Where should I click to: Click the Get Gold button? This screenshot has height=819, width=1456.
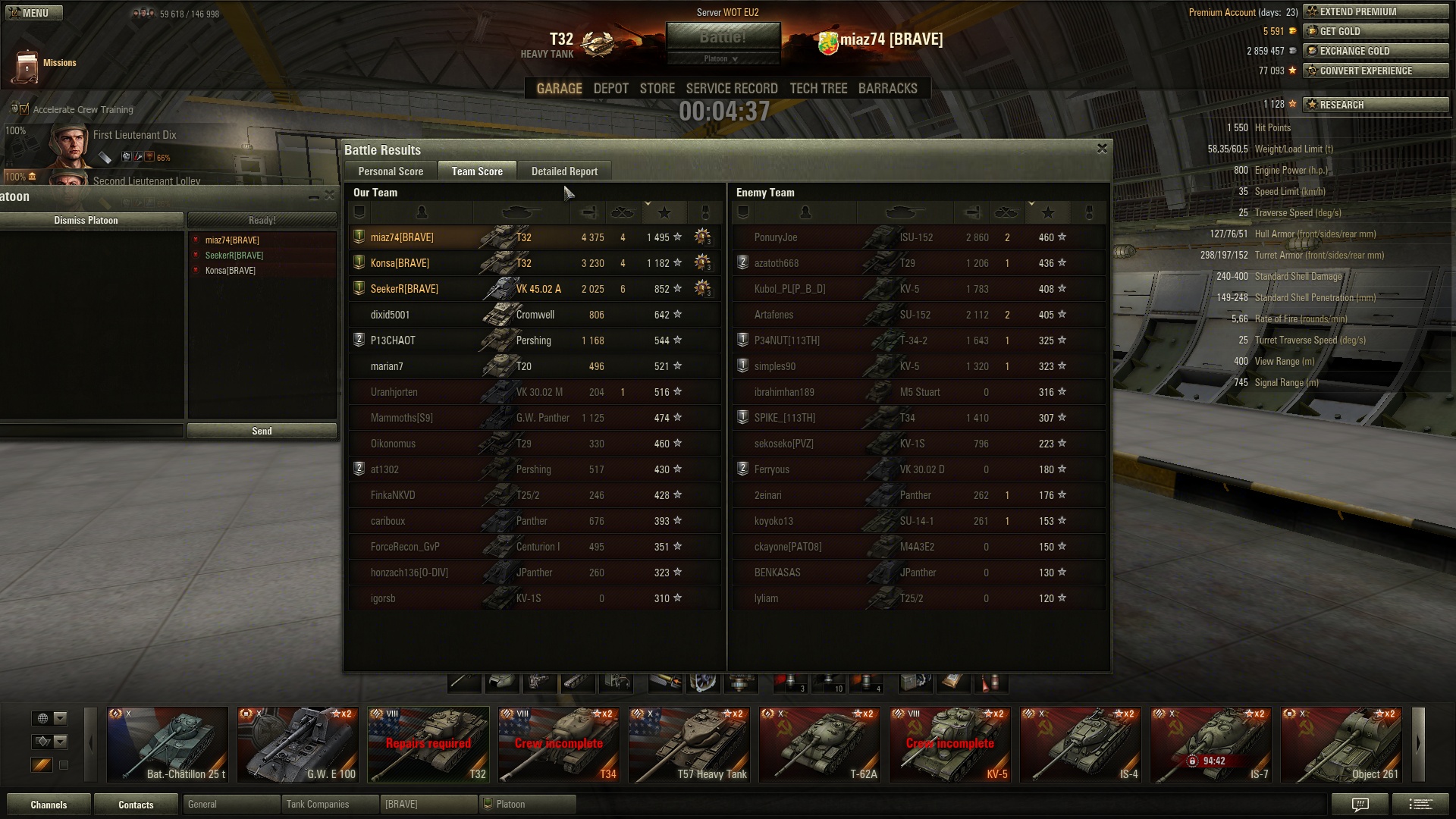pos(1376,31)
